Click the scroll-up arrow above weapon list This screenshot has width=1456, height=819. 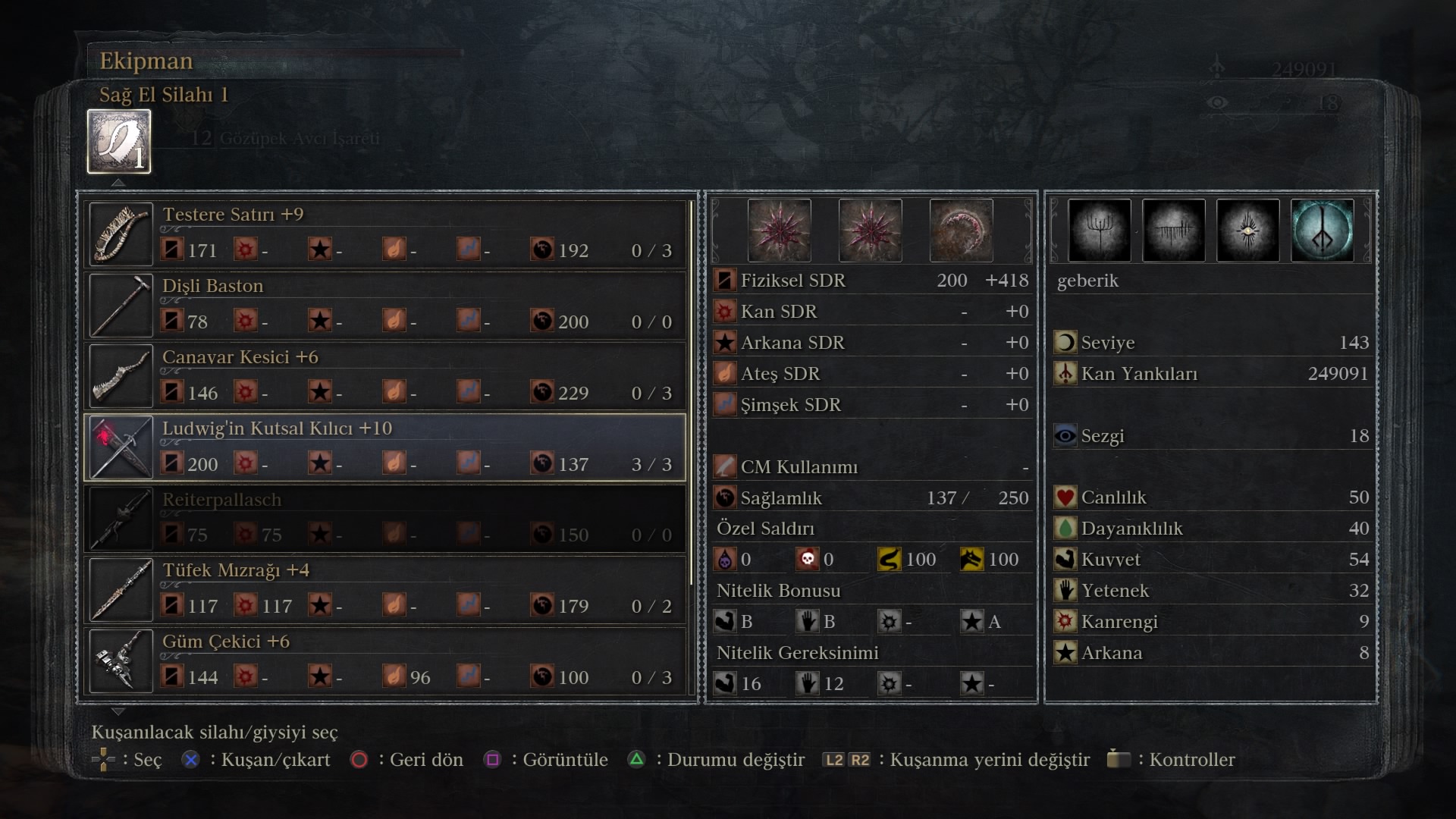tap(118, 183)
